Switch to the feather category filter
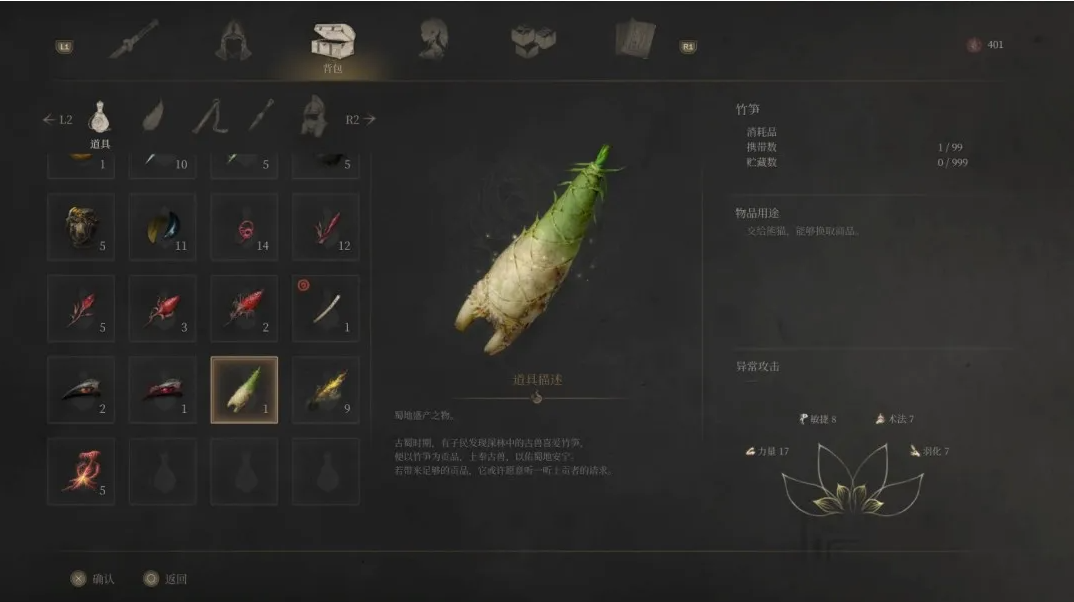 (x=153, y=118)
